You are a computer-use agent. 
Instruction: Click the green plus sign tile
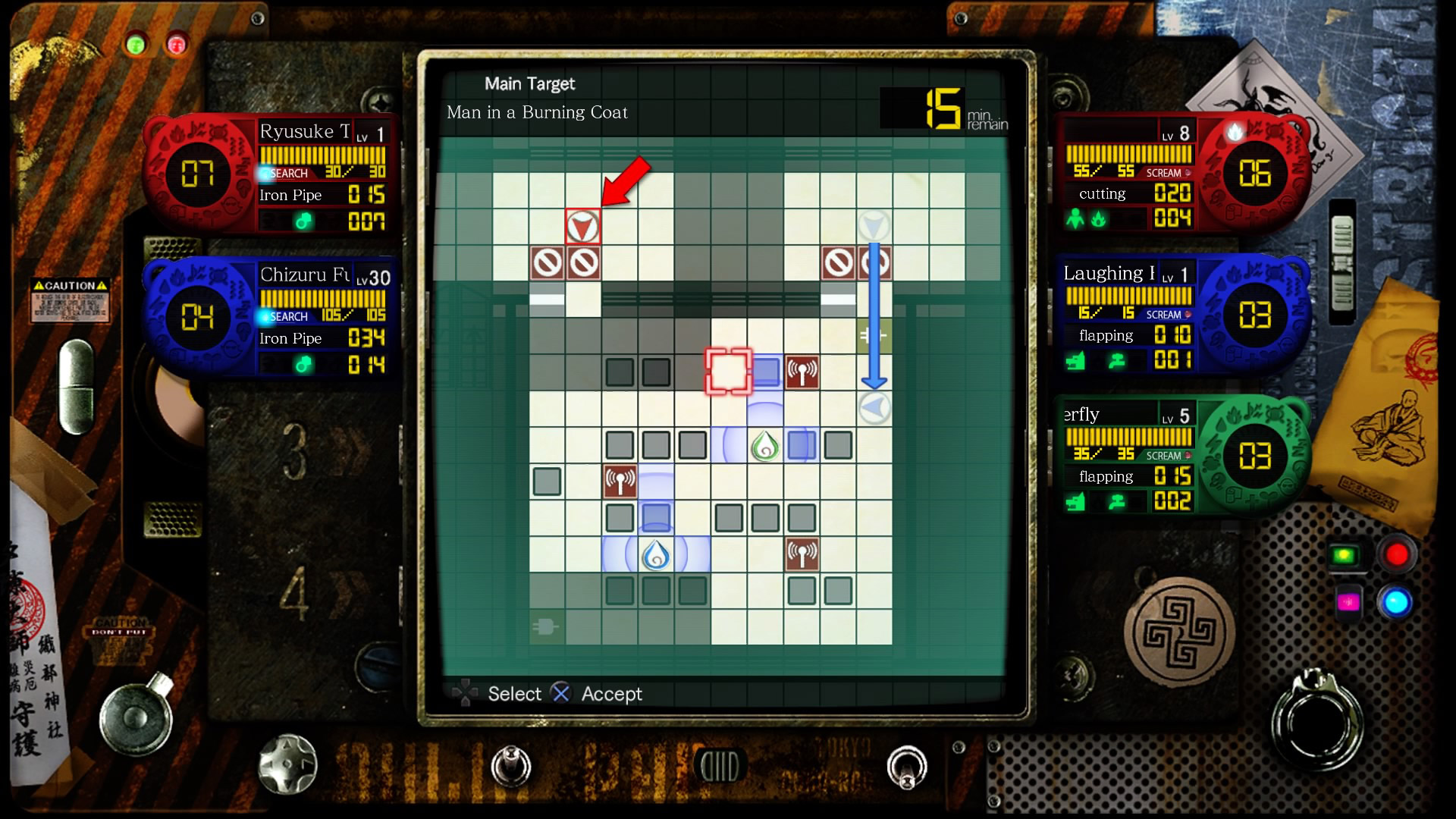click(x=873, y=334)
